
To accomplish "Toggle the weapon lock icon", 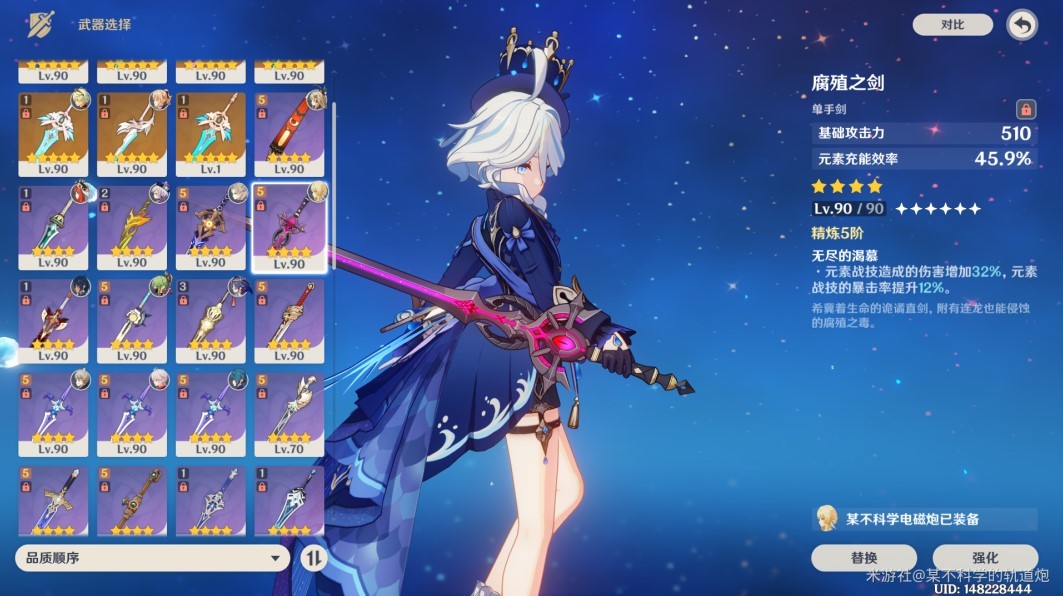I will click(x=1025, y=109).
